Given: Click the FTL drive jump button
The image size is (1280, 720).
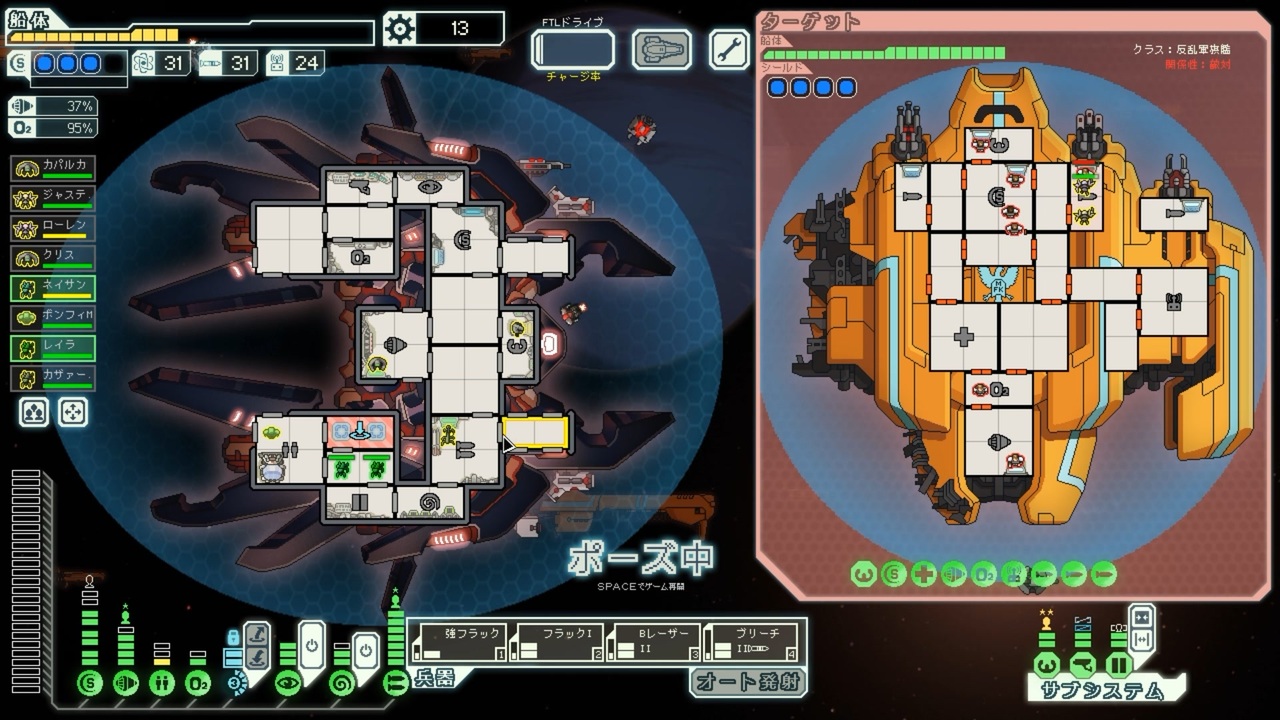Looking at the screenshot, I should [x=573, y=50].
